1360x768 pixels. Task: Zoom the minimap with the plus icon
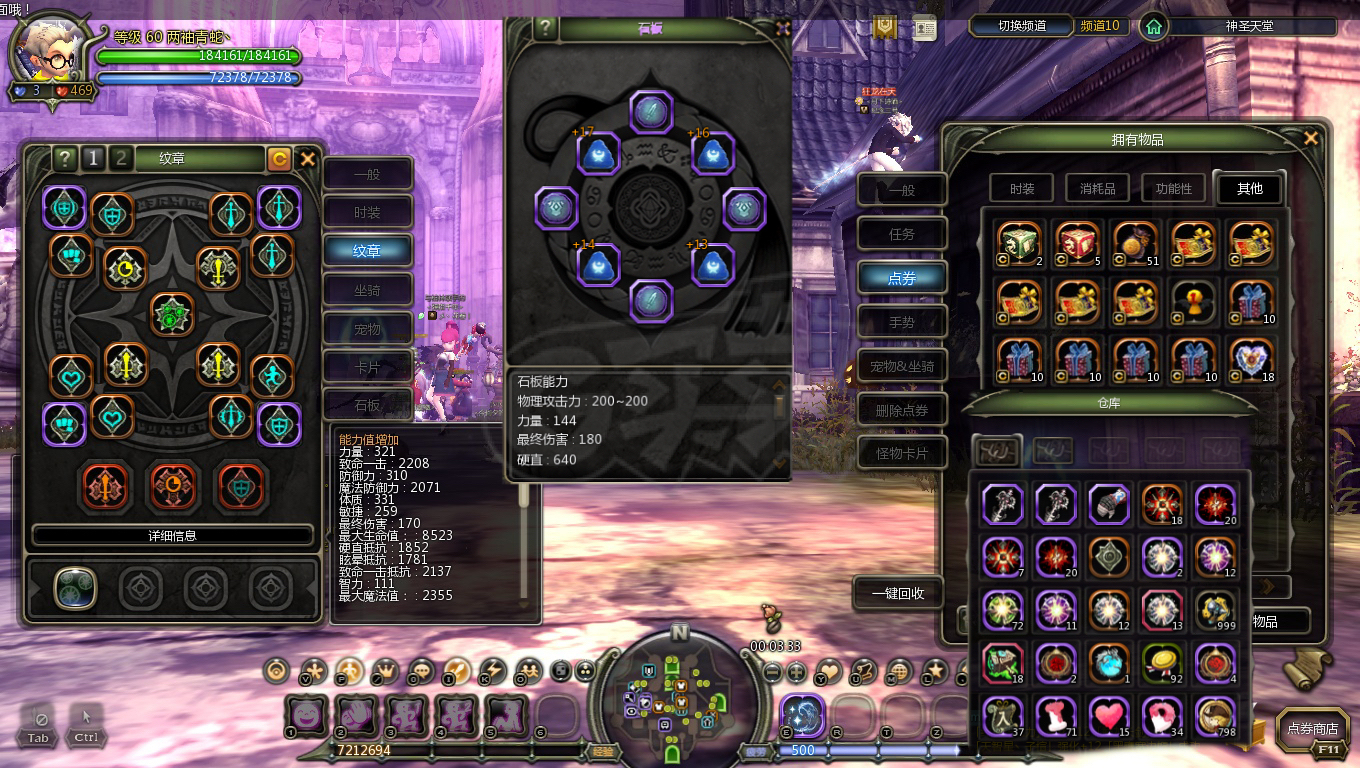(x=796, y=671)
